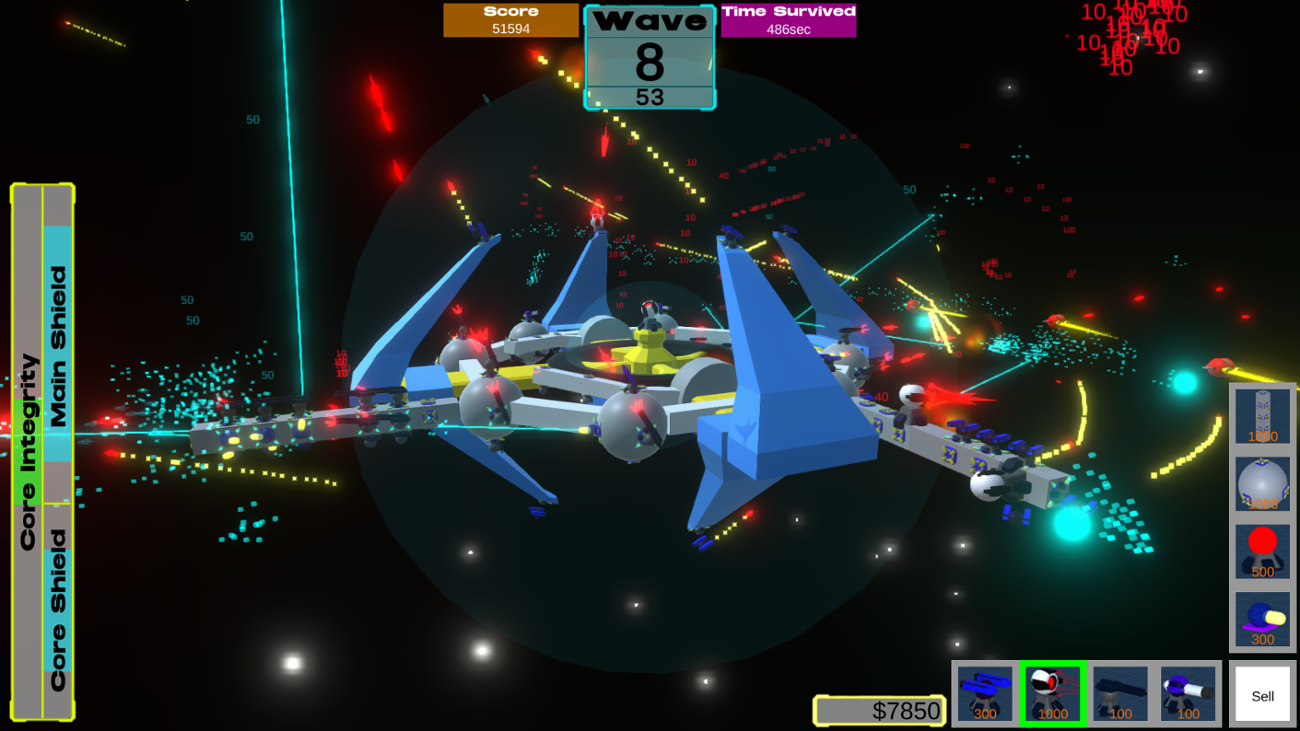
Task: Choose the gray pillar segment costing 1000
Action: (1262, 416)
